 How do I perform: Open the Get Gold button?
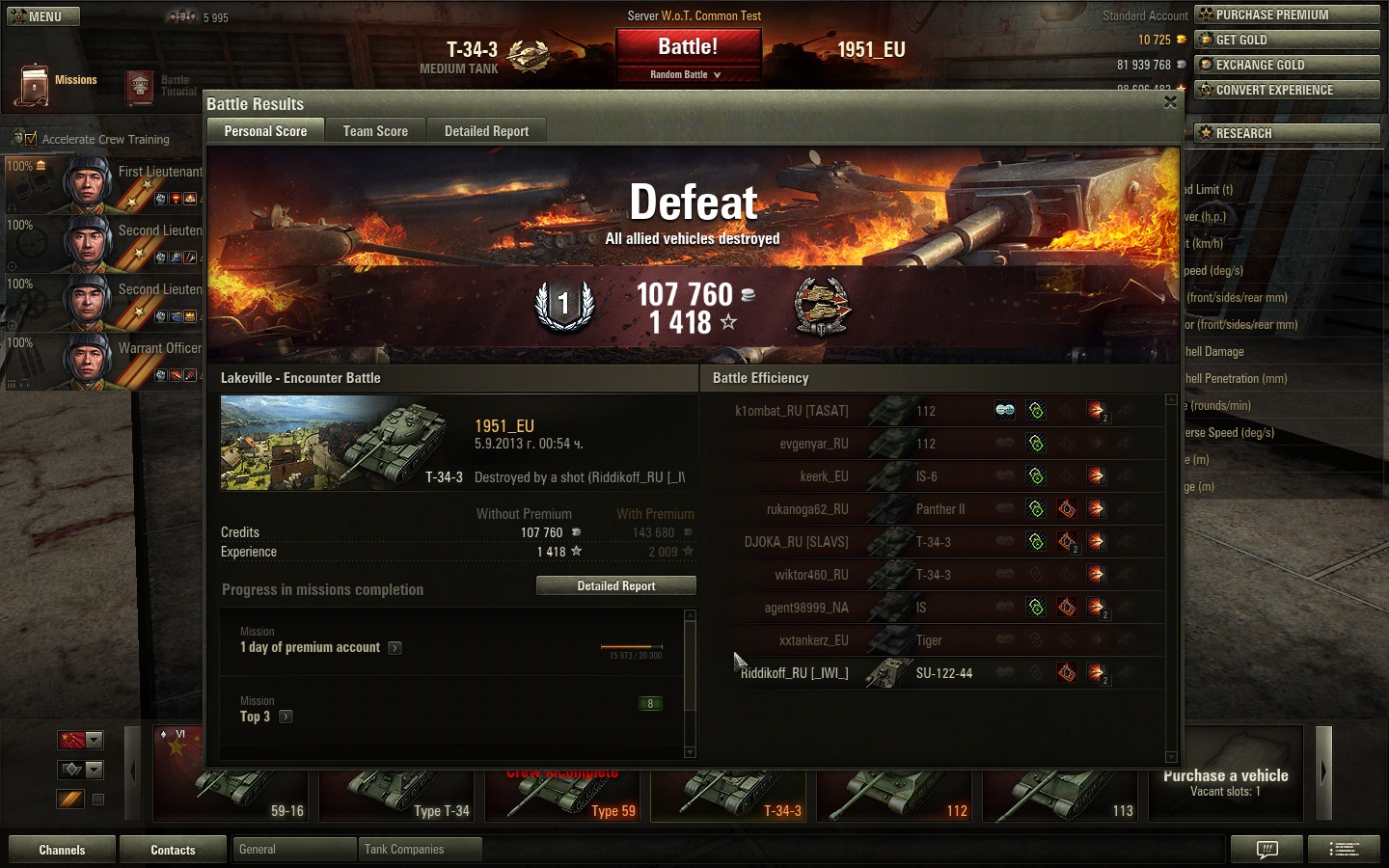click(x=1287, y=40)
